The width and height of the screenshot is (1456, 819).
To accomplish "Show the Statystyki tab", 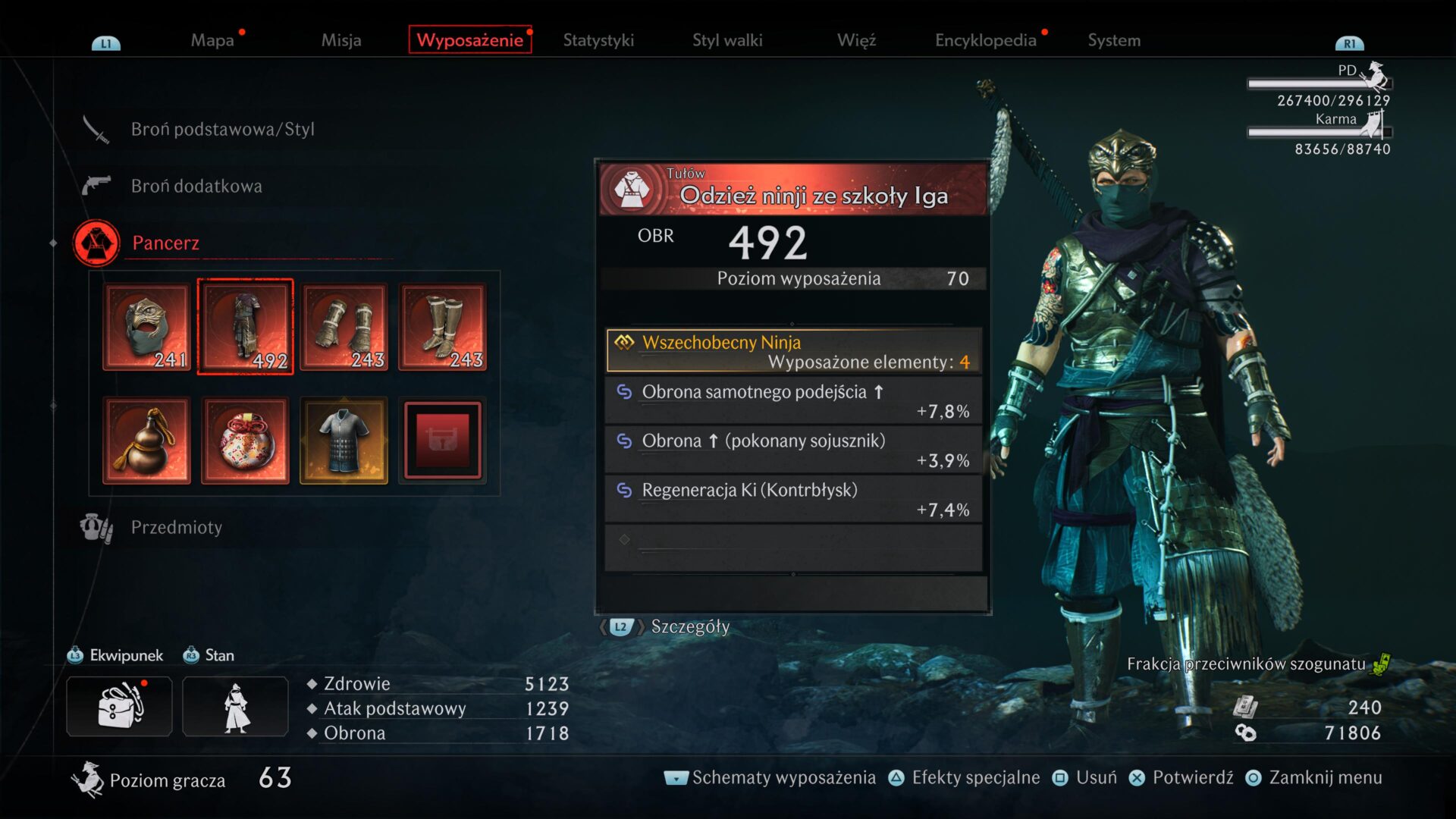I will [598, 40].
